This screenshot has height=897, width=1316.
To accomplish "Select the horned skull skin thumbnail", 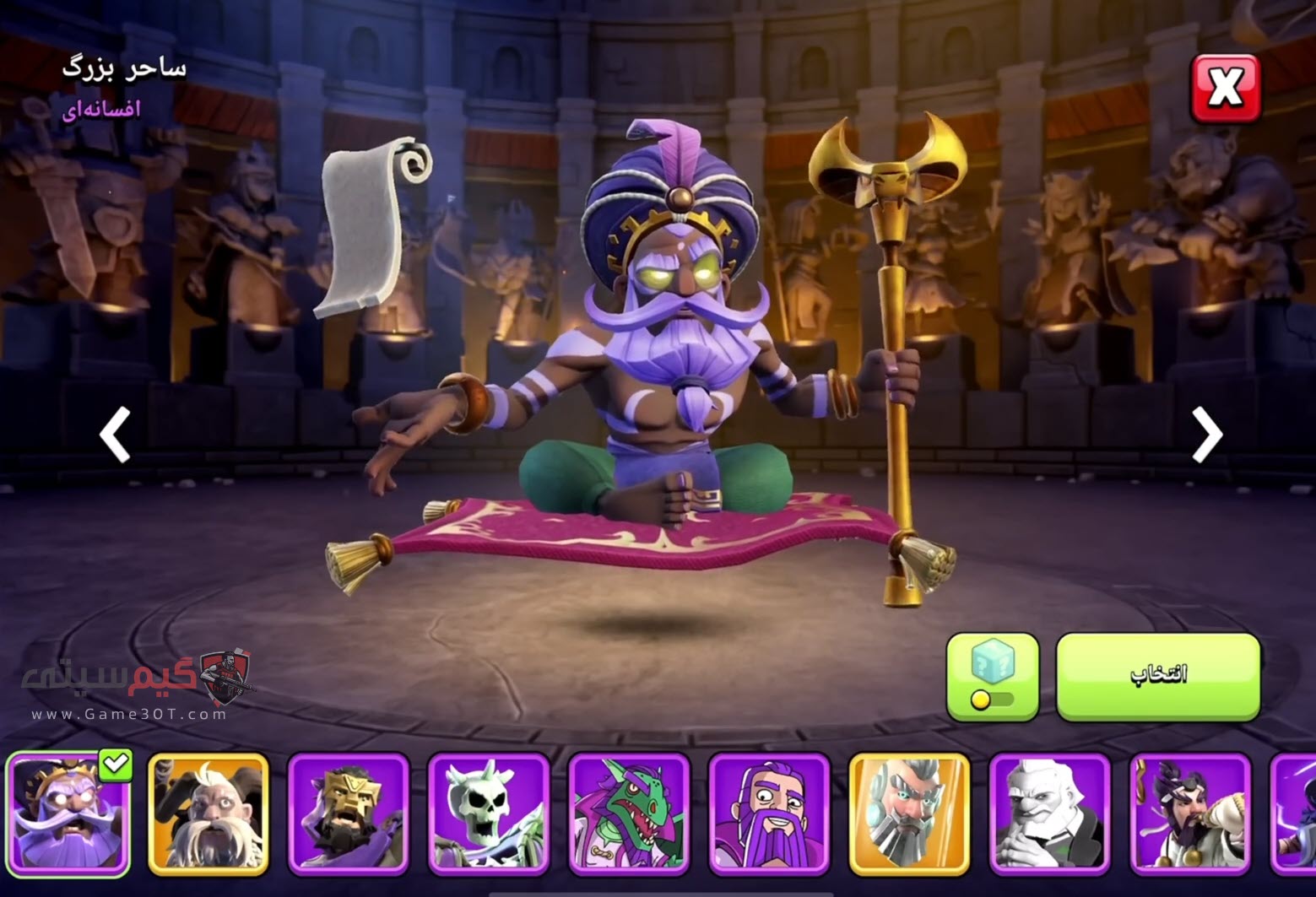I will [489, 813].
